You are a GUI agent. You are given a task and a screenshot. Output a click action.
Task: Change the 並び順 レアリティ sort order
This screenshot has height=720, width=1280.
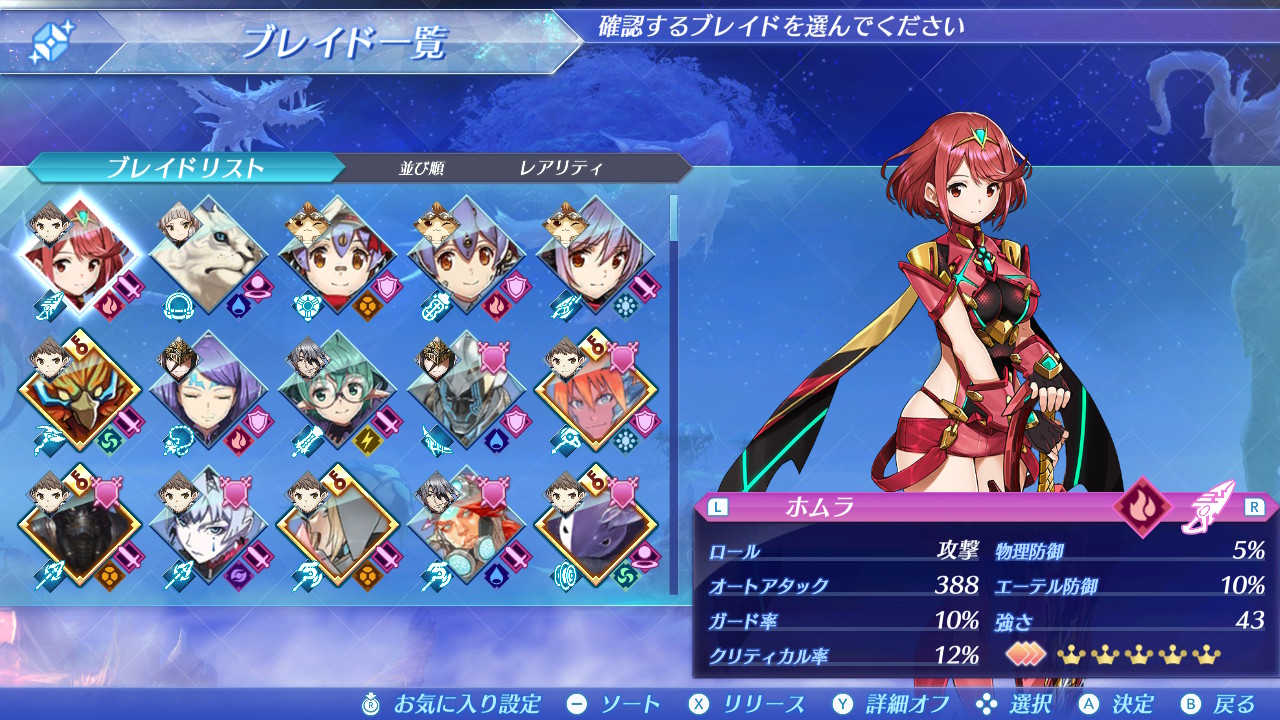[560, 168]
